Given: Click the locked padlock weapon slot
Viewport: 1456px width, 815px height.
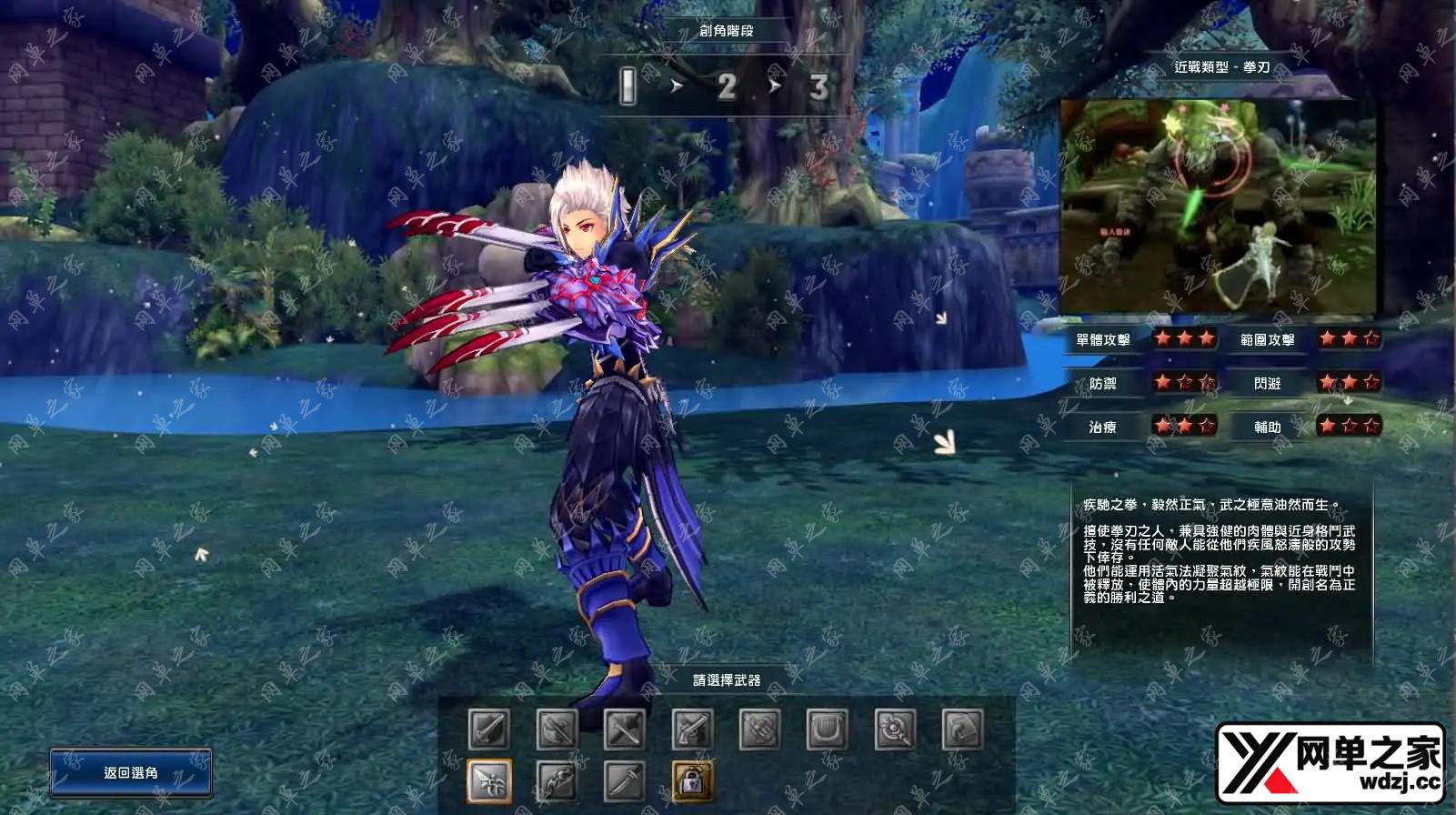Looking at the screenshot, I should pyautogui.click(x=692, y=780).
